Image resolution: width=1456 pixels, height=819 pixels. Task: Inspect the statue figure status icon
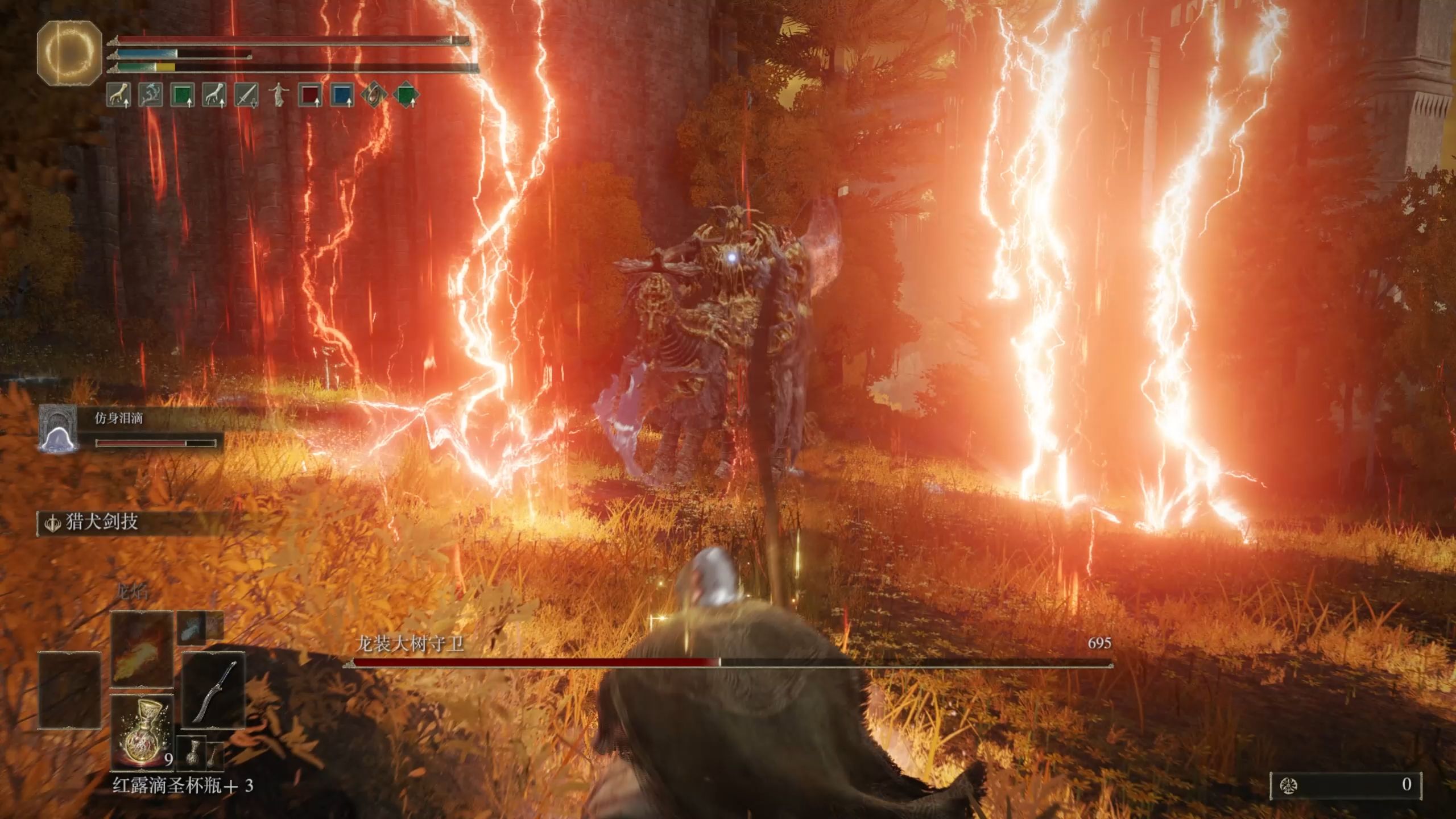click(x=279, y=94)
